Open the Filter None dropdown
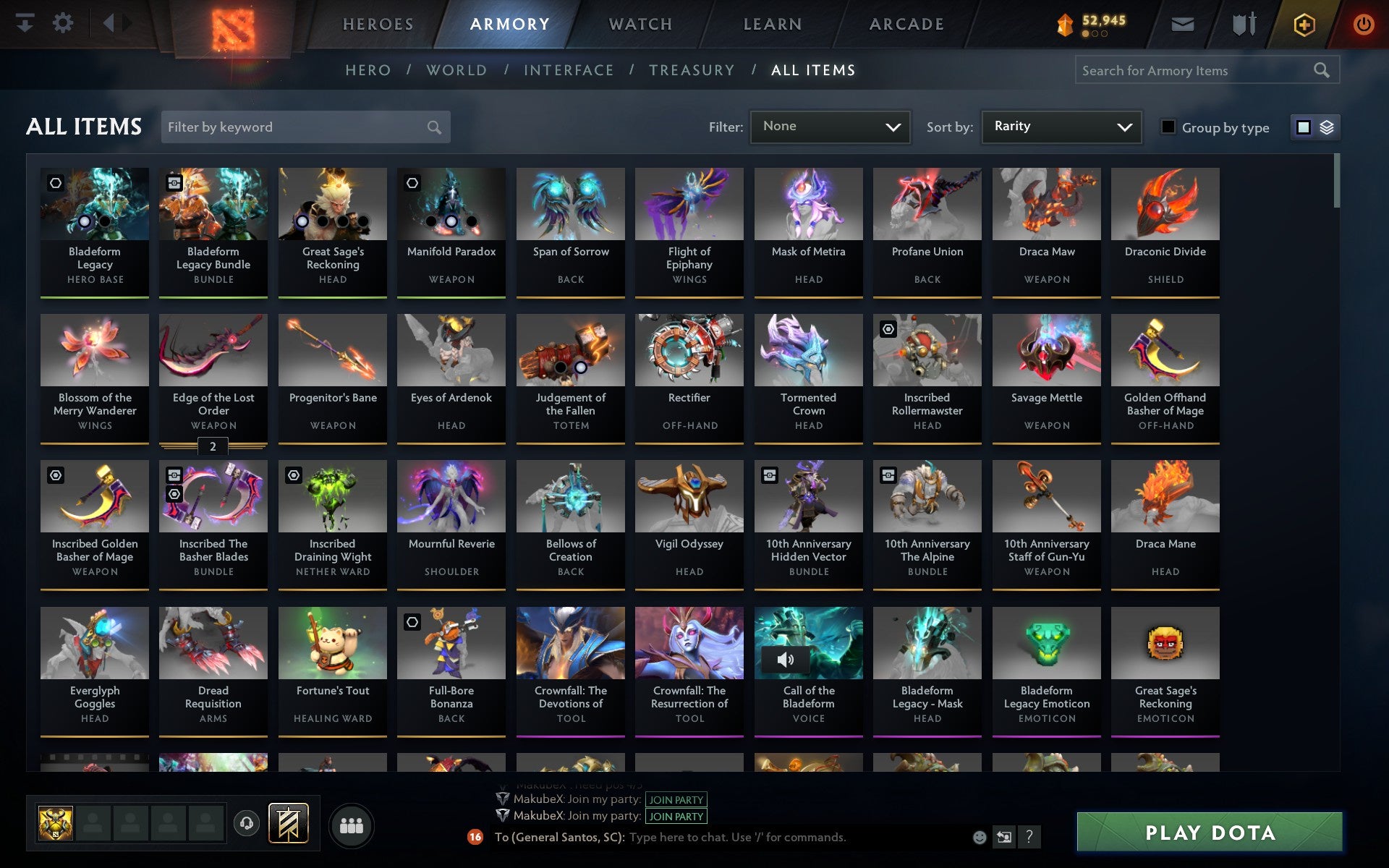1389x868 pixels. [x=830, y=127]
